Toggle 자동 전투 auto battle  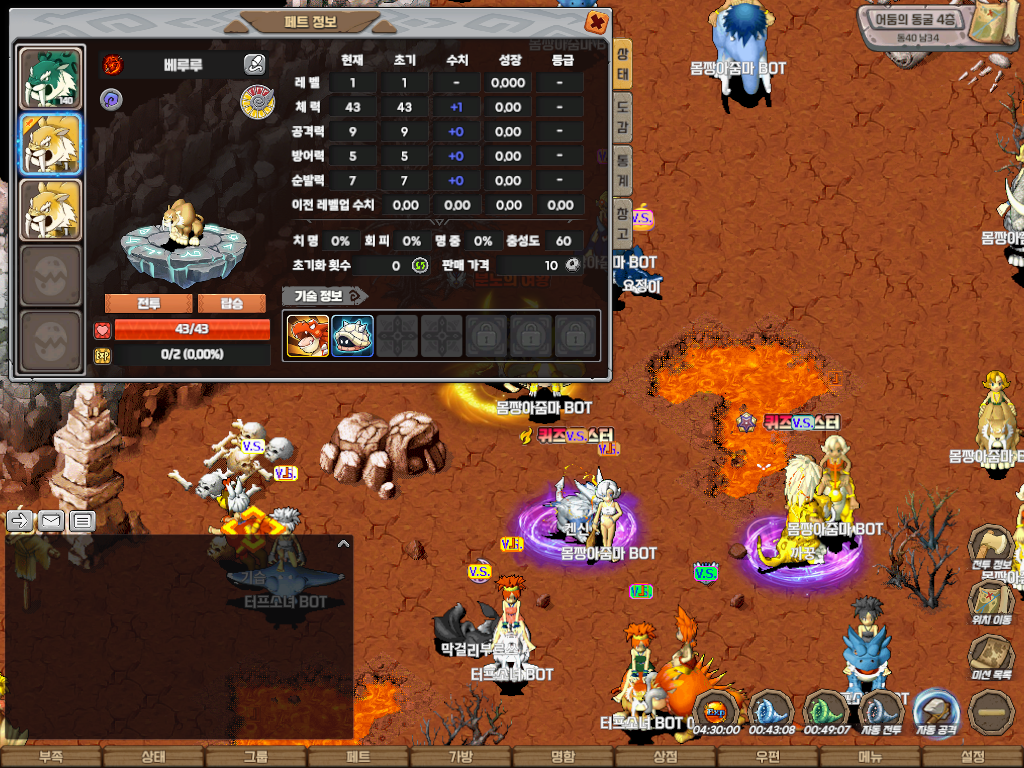click(x=881, y=712)
